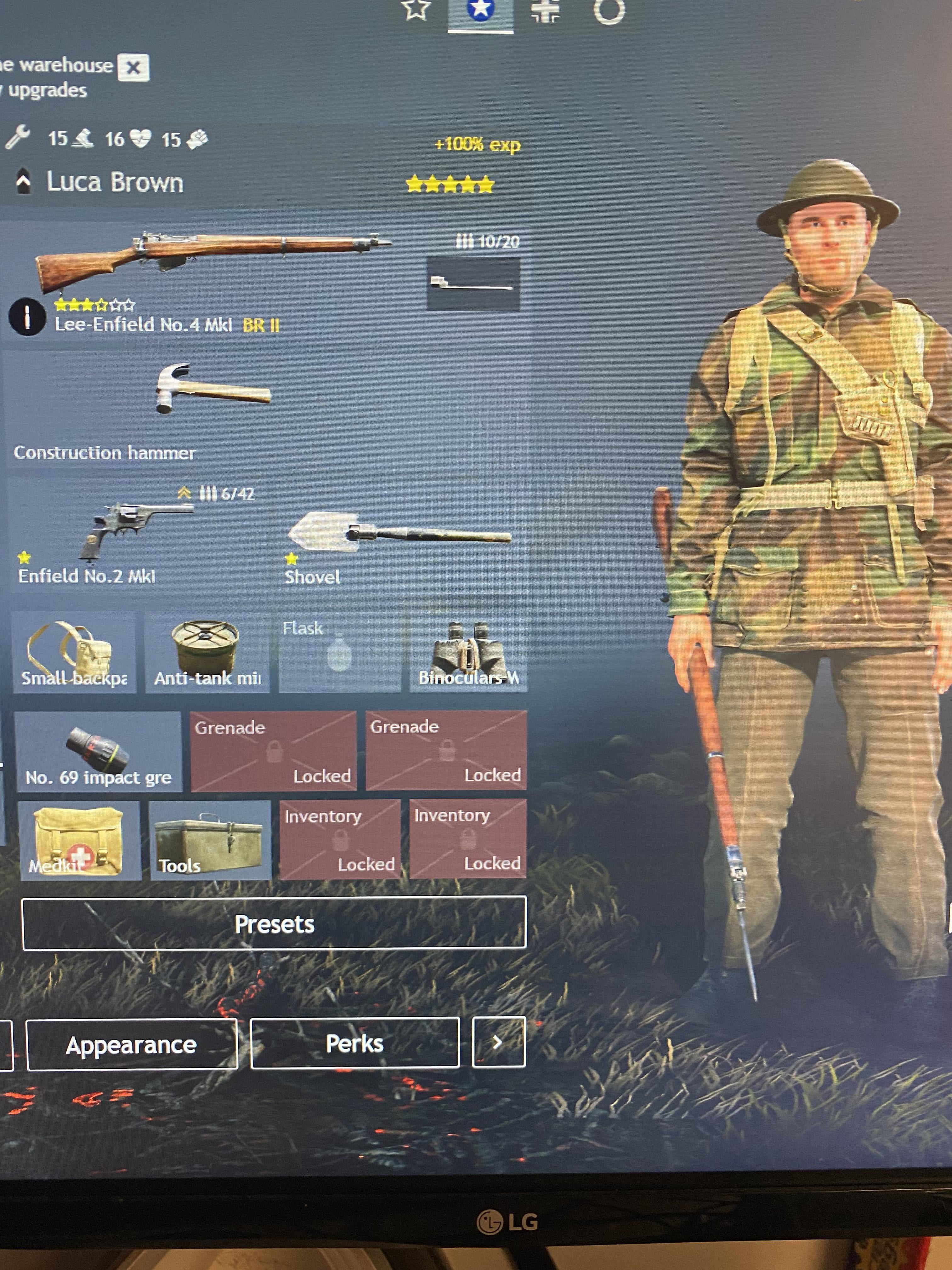Open the Presets menu
The height and width of the screenshot is (1270, 952).
coord(274,923)
